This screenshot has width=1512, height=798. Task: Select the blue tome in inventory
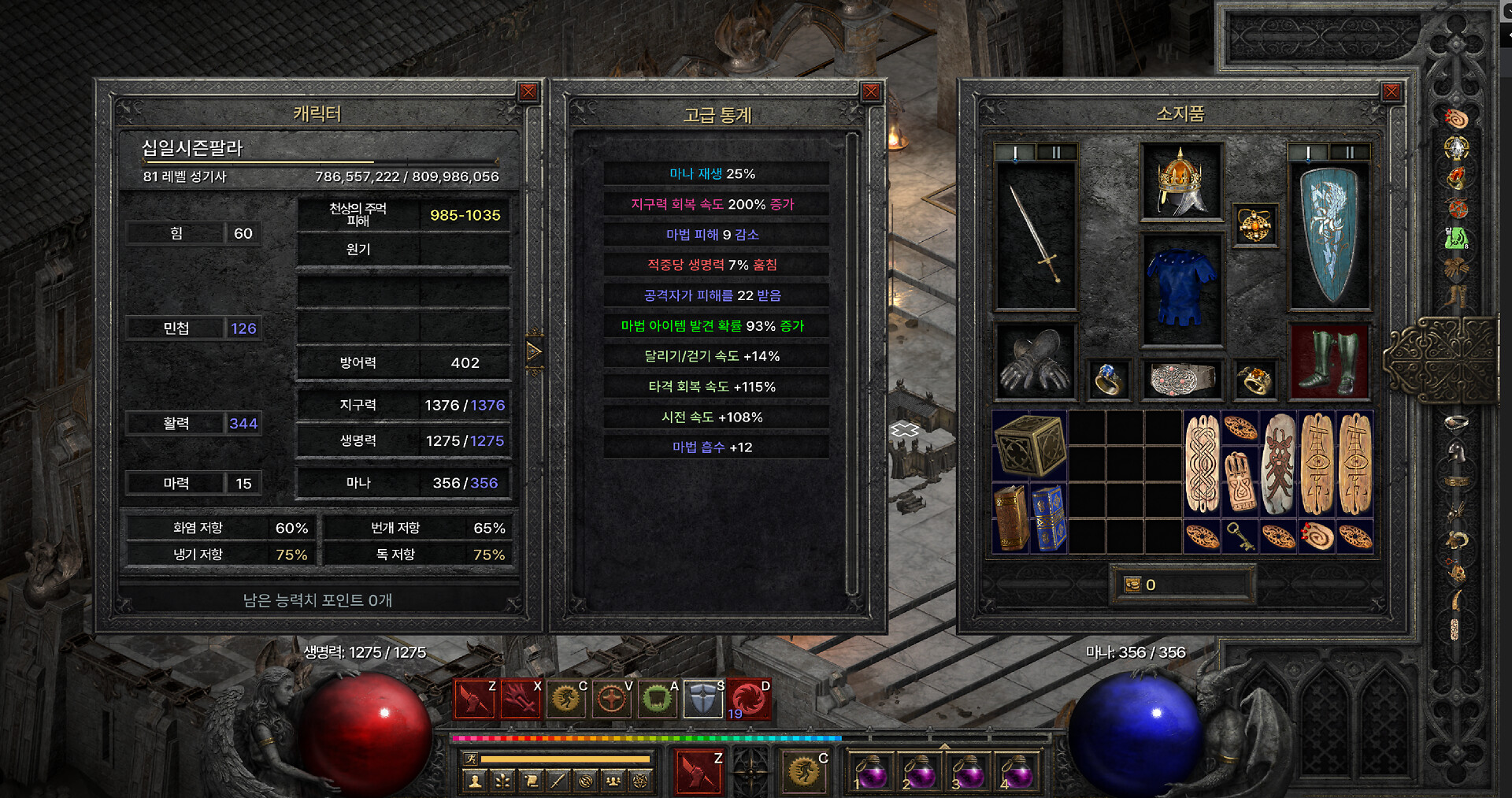pyautogui.click(x=1049, y=517)
